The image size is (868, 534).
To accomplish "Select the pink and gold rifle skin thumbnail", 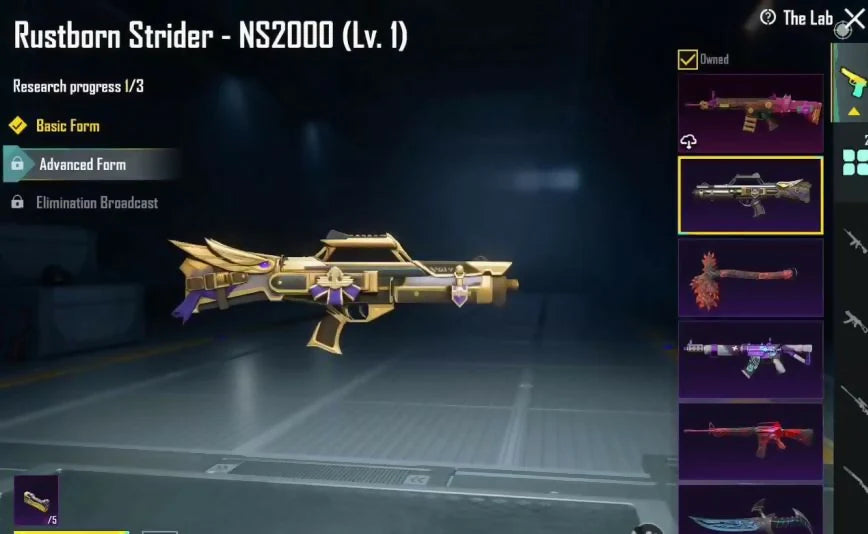I will point(750,112).
